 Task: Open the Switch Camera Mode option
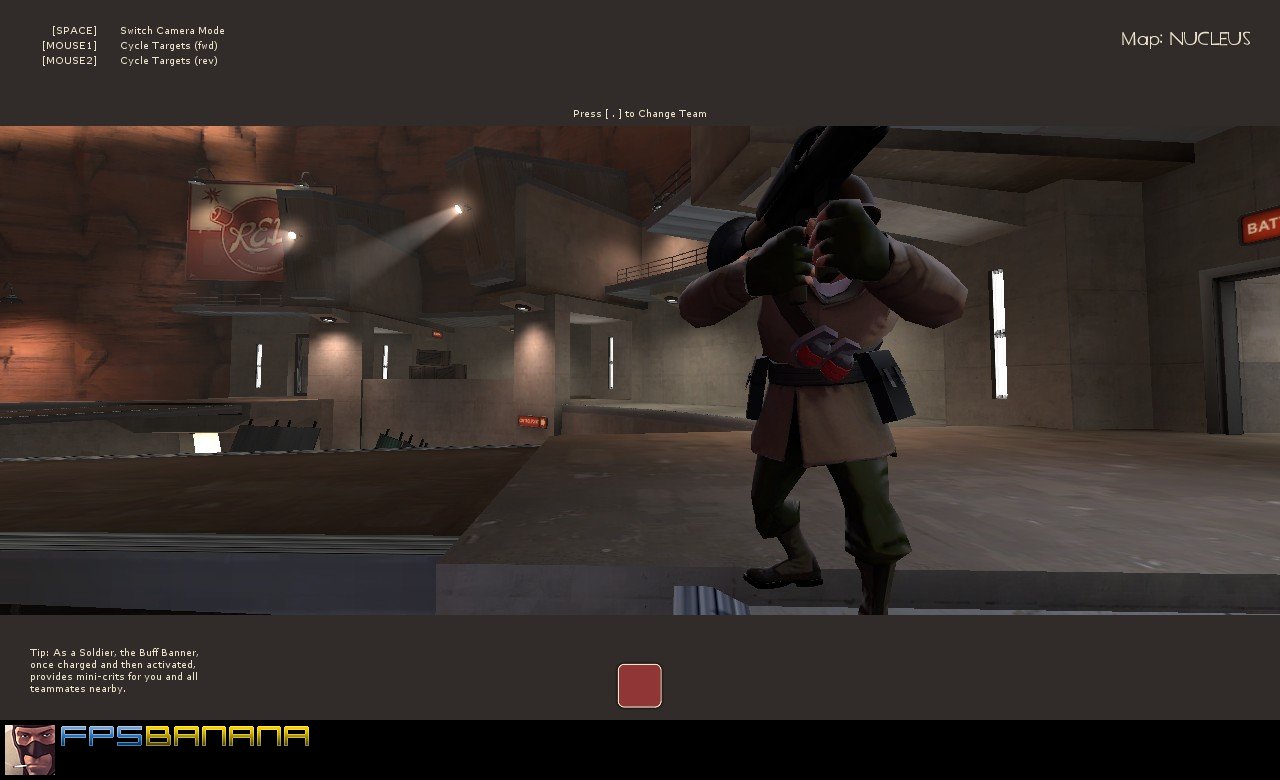click(171, 30)
